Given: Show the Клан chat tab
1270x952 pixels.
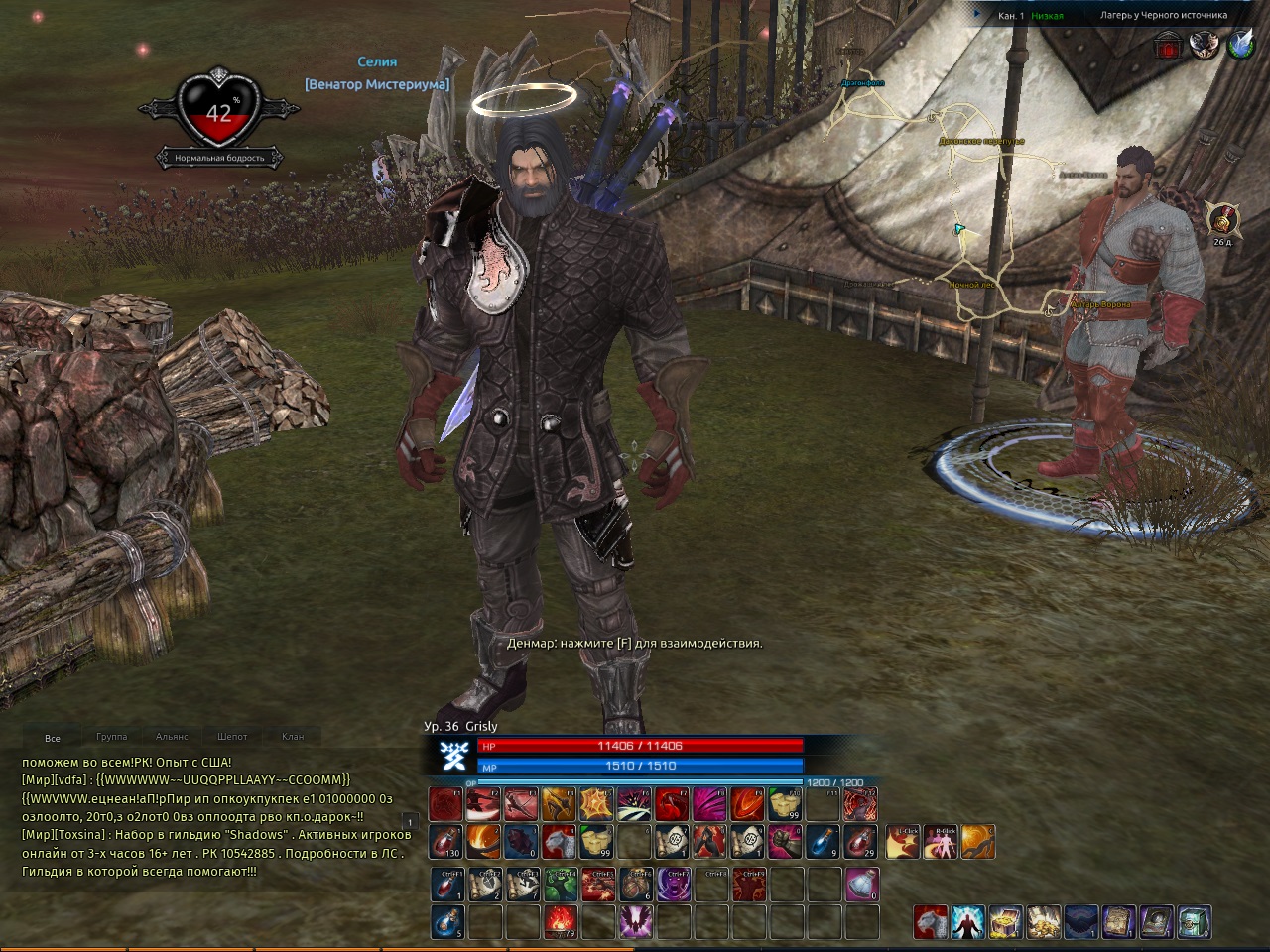Looking at the screenshot, I should pos(293,737).
